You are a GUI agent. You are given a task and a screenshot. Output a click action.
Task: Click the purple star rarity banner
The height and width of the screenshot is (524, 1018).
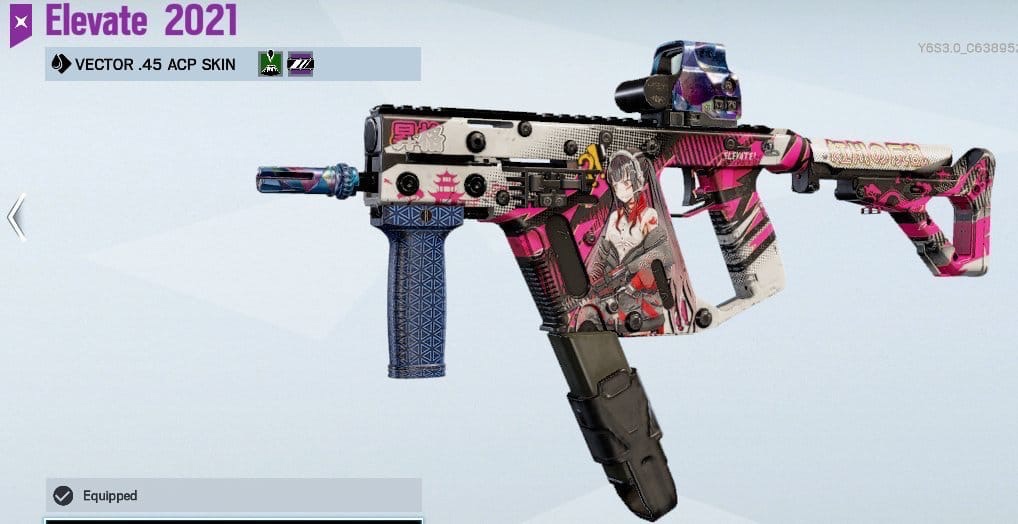[21, 23]
